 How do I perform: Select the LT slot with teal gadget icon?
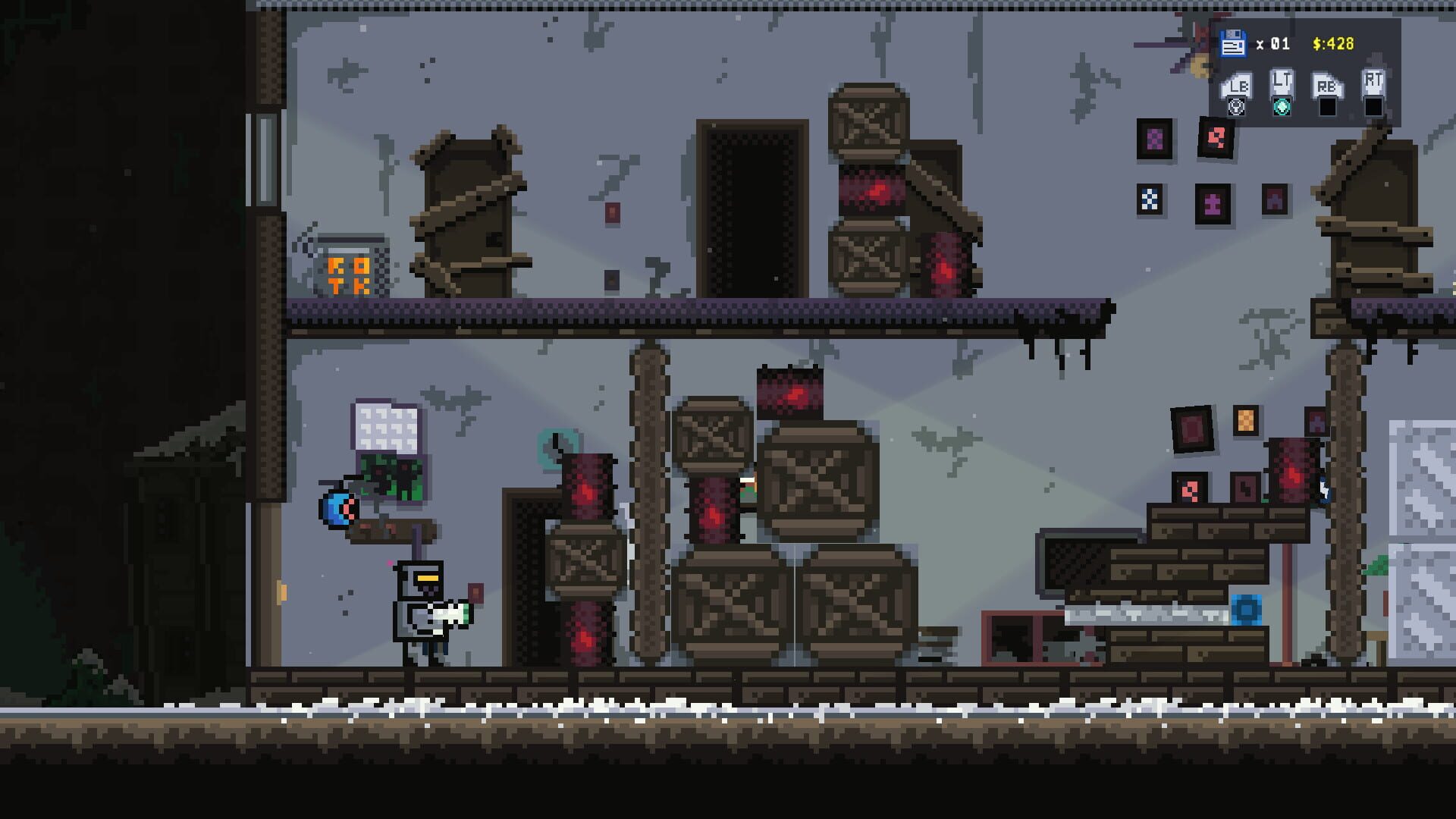pyautogui.click(x=1282, y=99)
